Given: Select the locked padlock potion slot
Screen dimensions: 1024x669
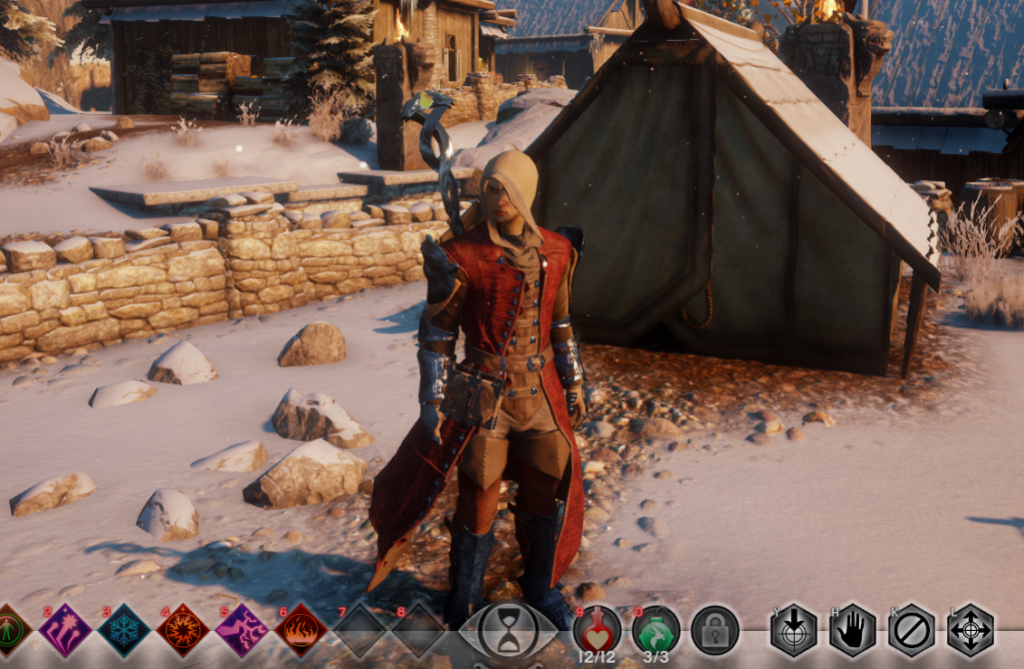Looking at the screenshot, I should click(715, 630).
